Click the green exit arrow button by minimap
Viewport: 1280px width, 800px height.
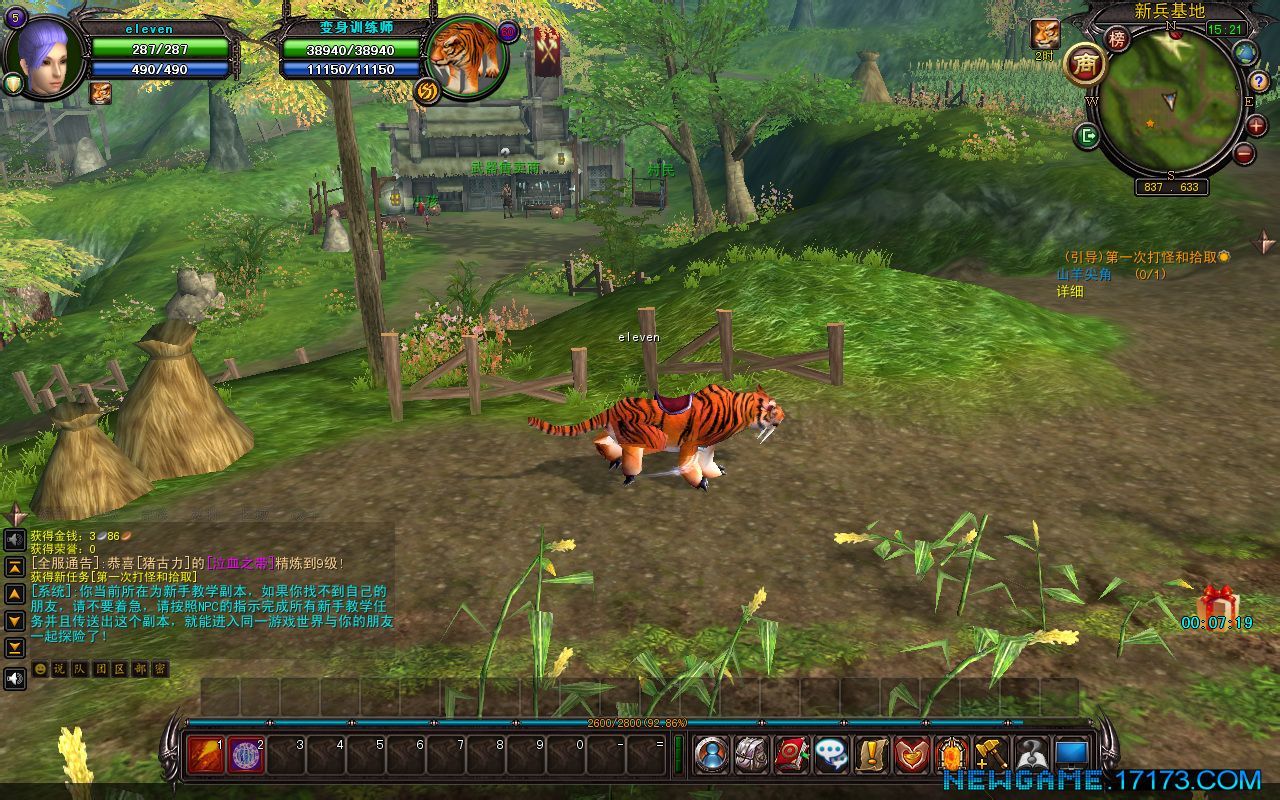(x=1087, y=135)
